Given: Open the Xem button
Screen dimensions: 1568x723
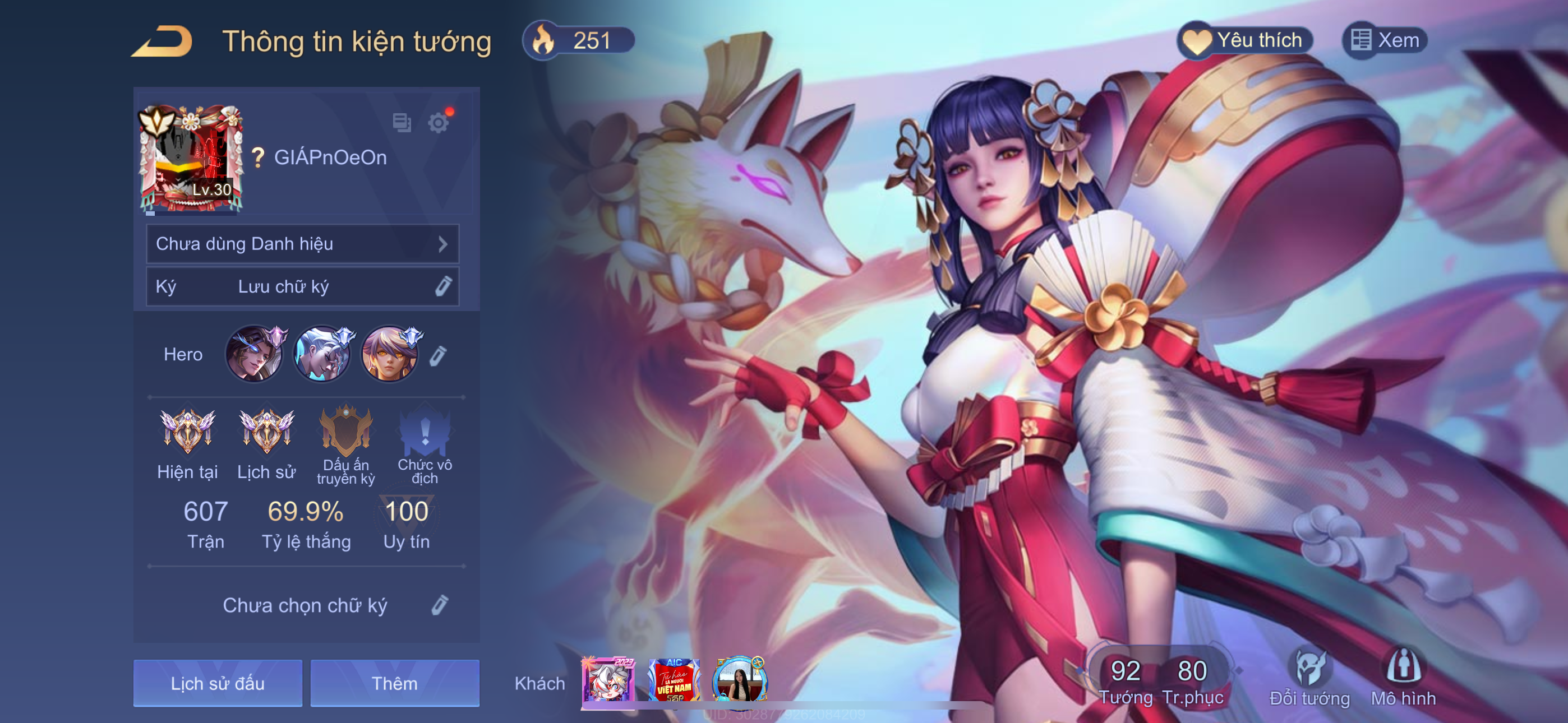Looking at the screenshot, I should click(x=1385, y=41).
